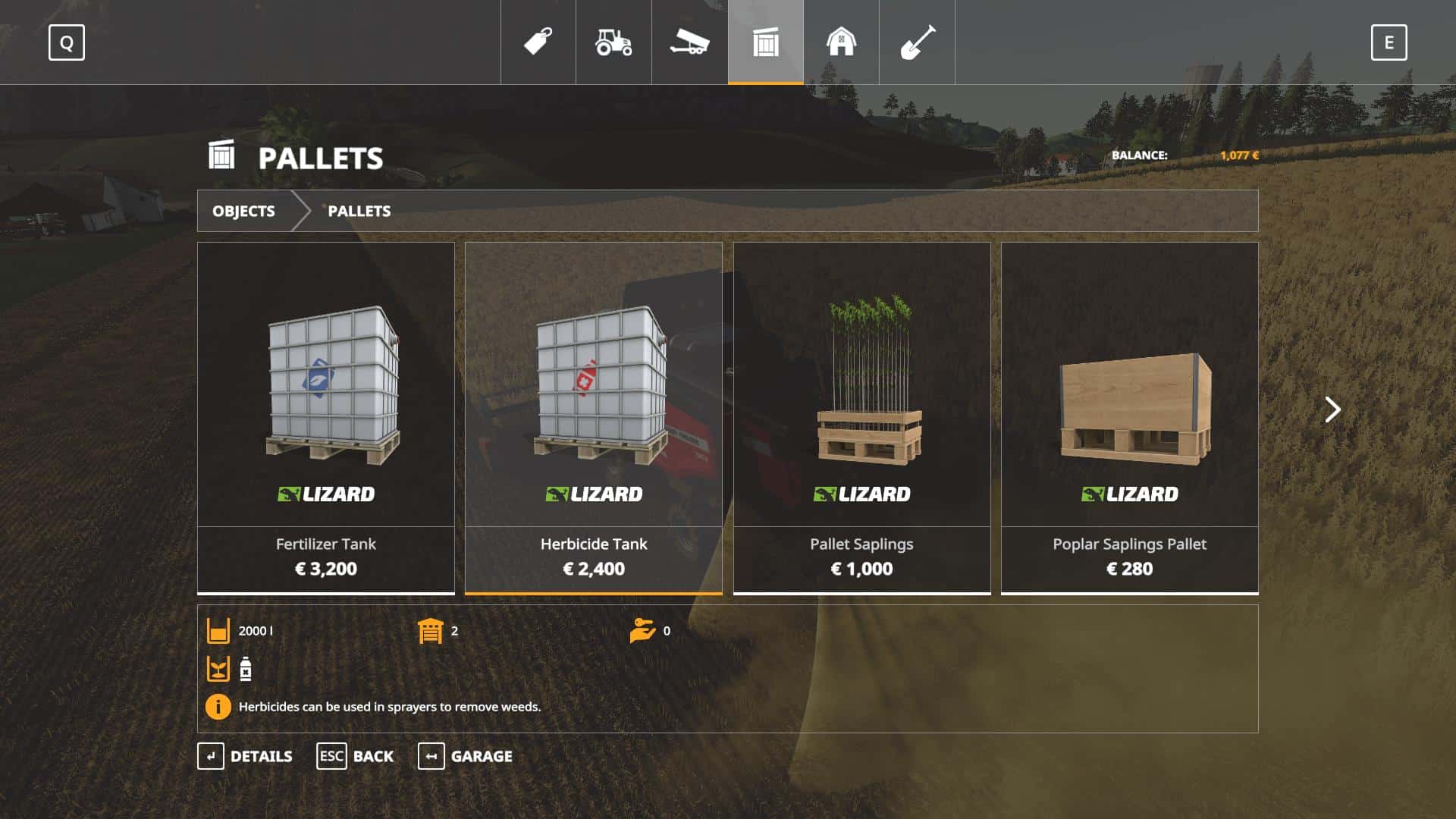Screen dimensions: 1456x819
Task: Switch to the barn placeables tab
Action: tap(841, 42)
